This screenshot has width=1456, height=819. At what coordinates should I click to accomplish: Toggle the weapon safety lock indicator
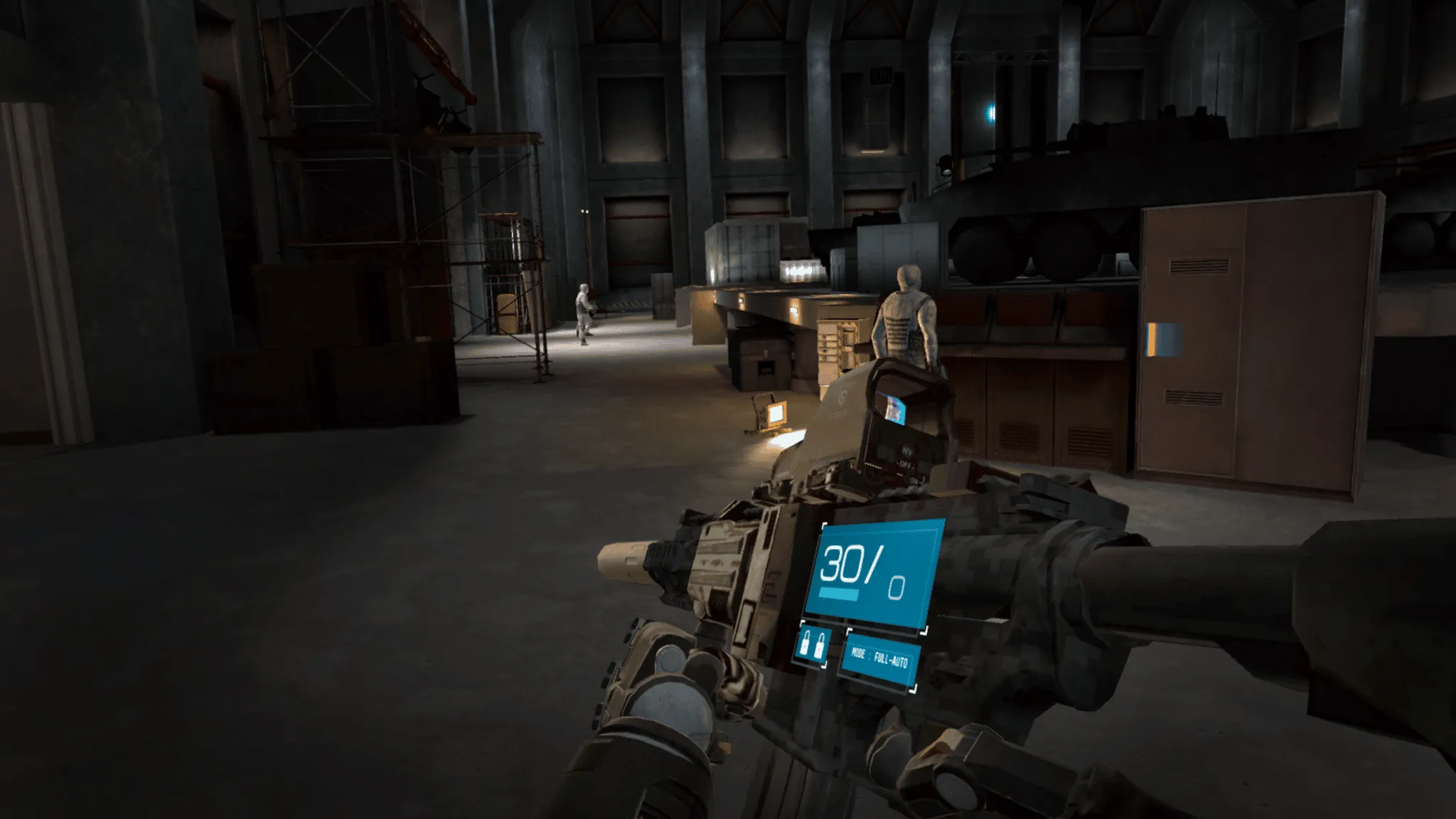[x=812, y=646]
